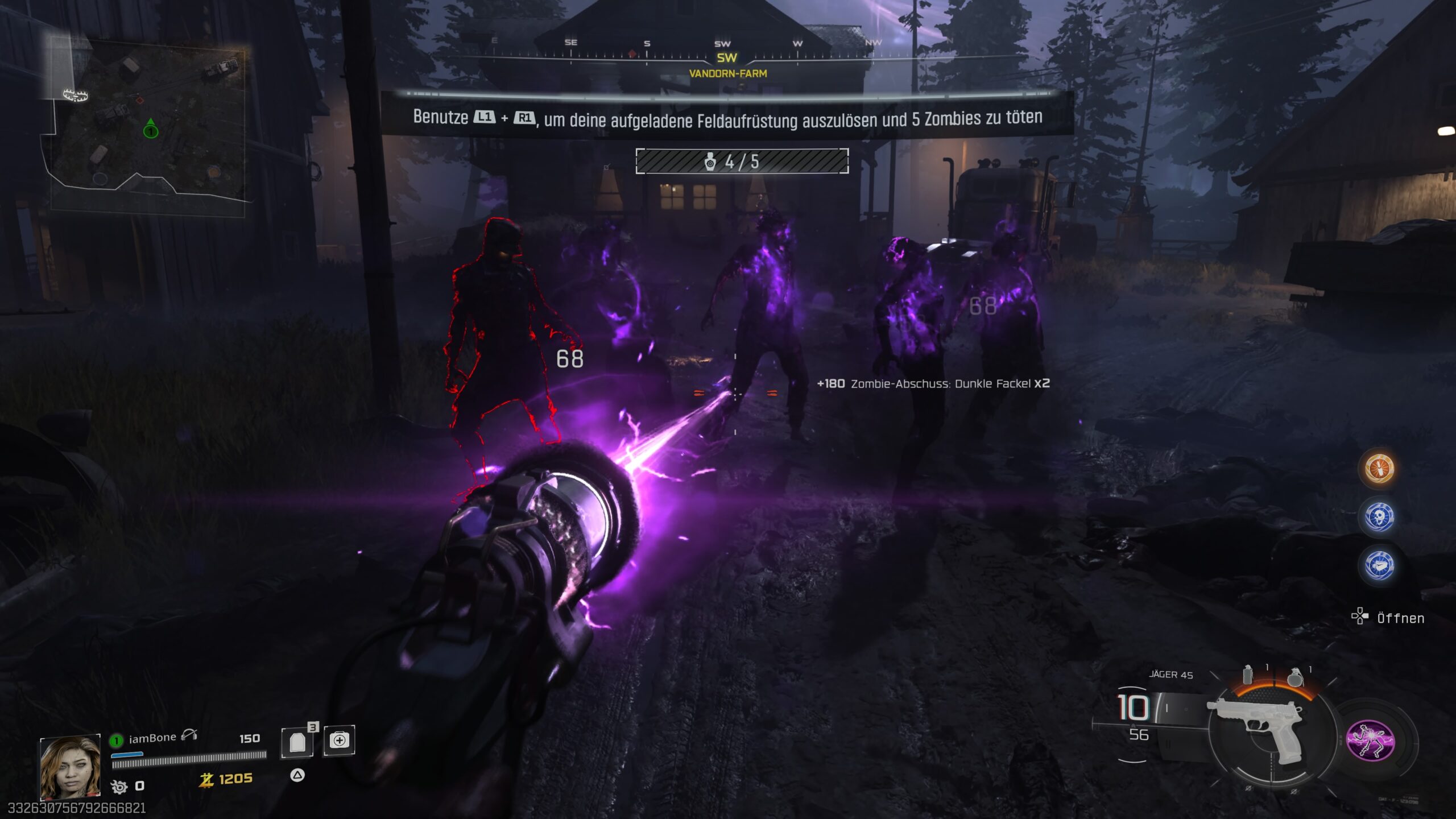Click the salvage gear icon
This screenshot has height=819, width=1456.
pos(119,787)
